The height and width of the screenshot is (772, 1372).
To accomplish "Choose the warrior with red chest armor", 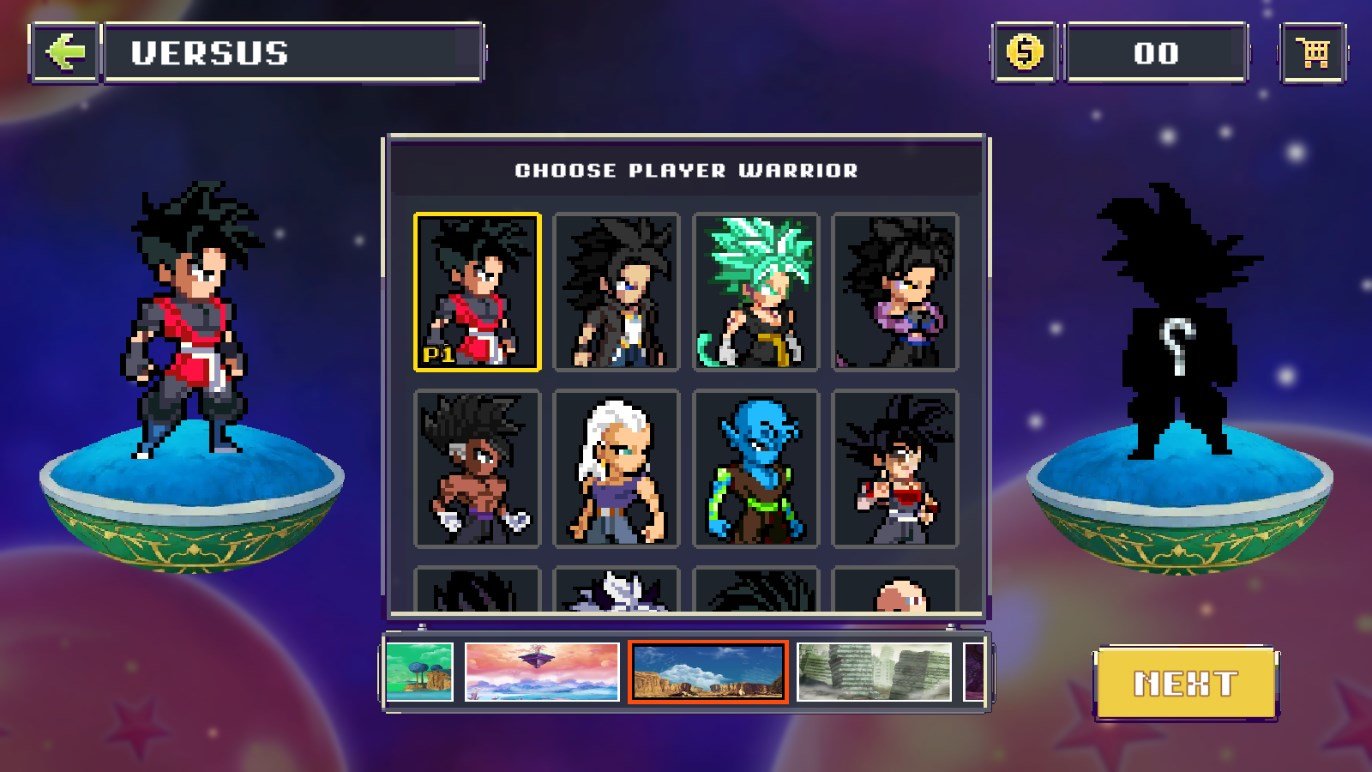I will 895,468.
